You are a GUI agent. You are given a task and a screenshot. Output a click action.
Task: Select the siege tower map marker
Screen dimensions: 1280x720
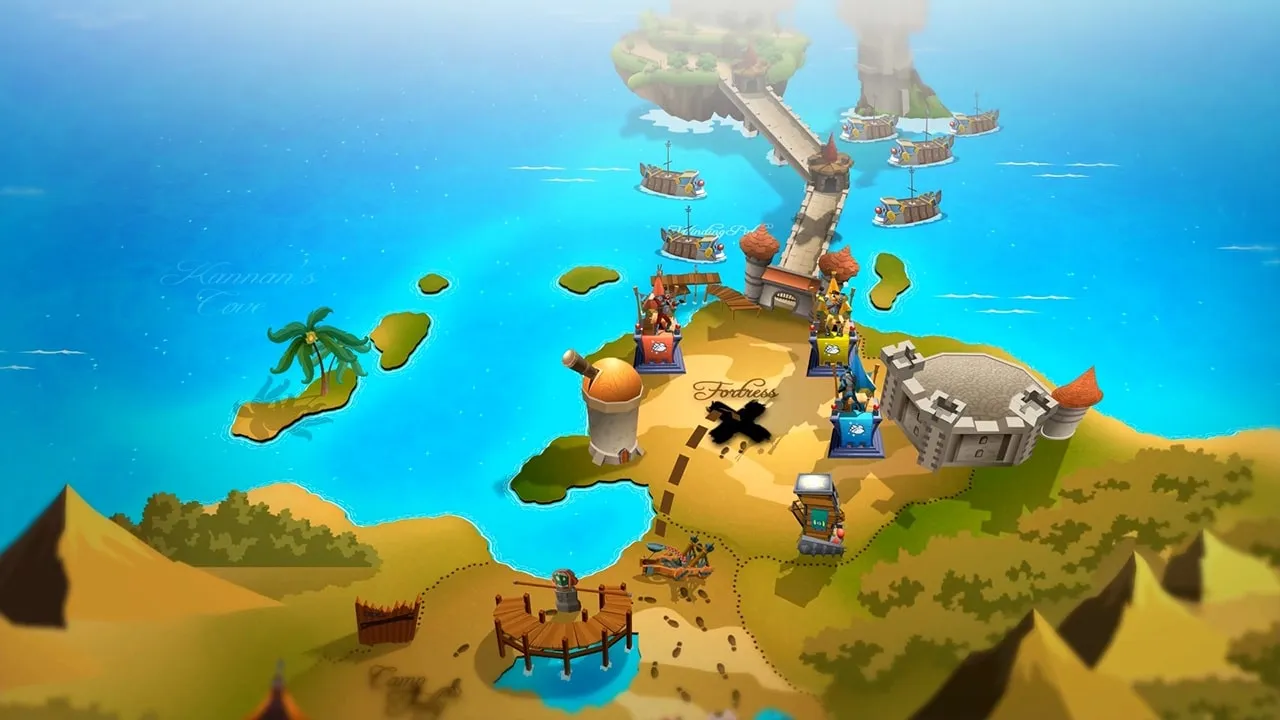coord(816,513)
